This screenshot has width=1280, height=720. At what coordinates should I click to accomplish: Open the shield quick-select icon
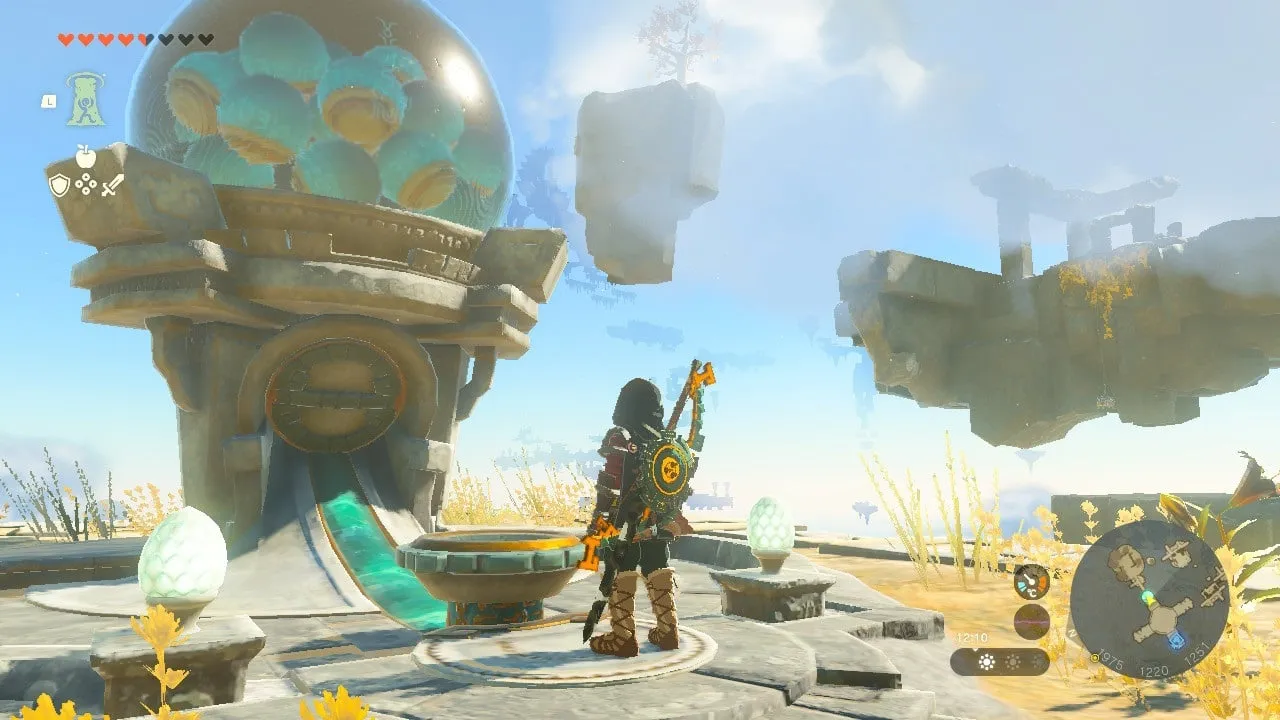coord(59,185)
